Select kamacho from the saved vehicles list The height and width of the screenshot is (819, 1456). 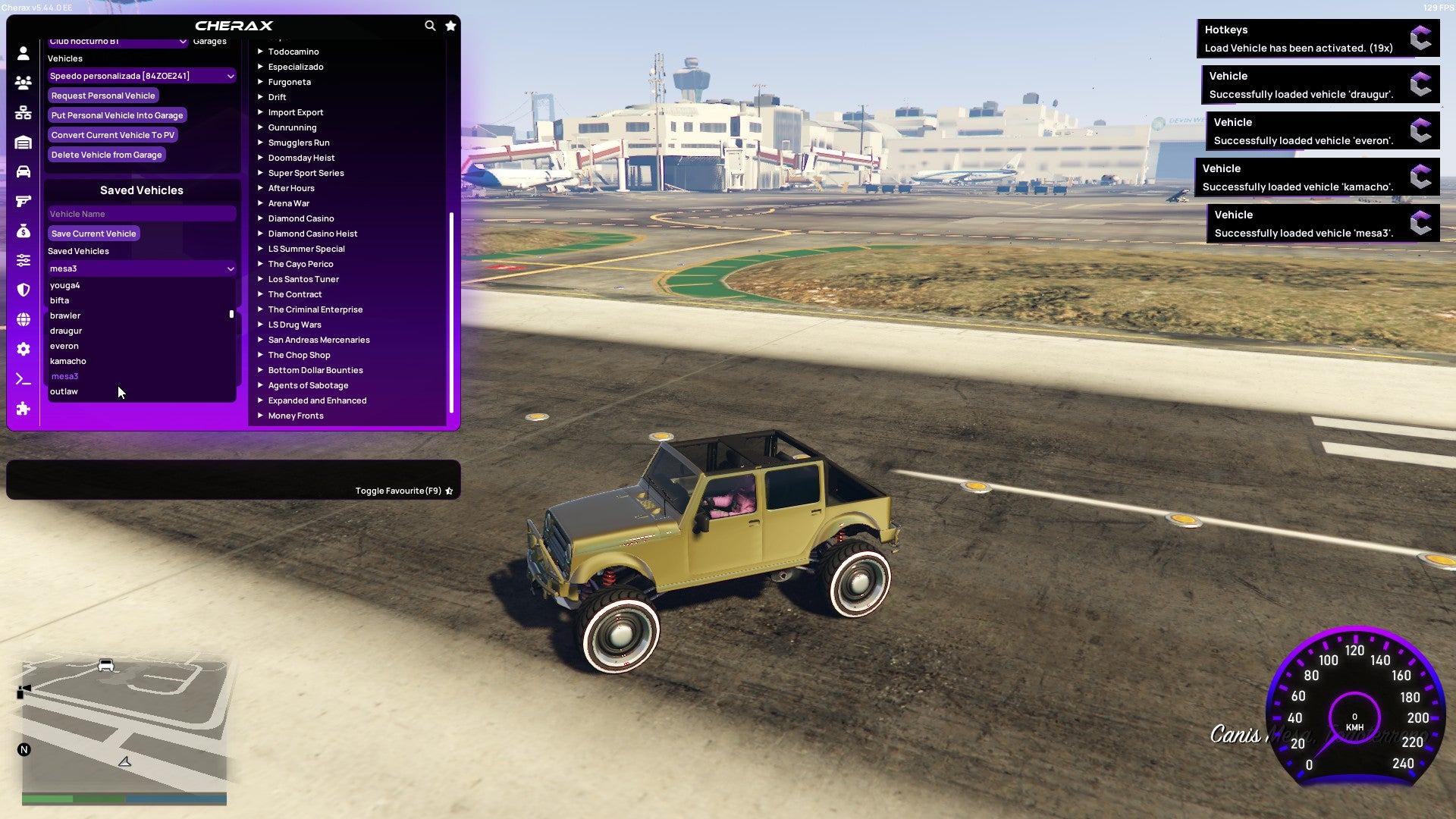tap(68, 361)
